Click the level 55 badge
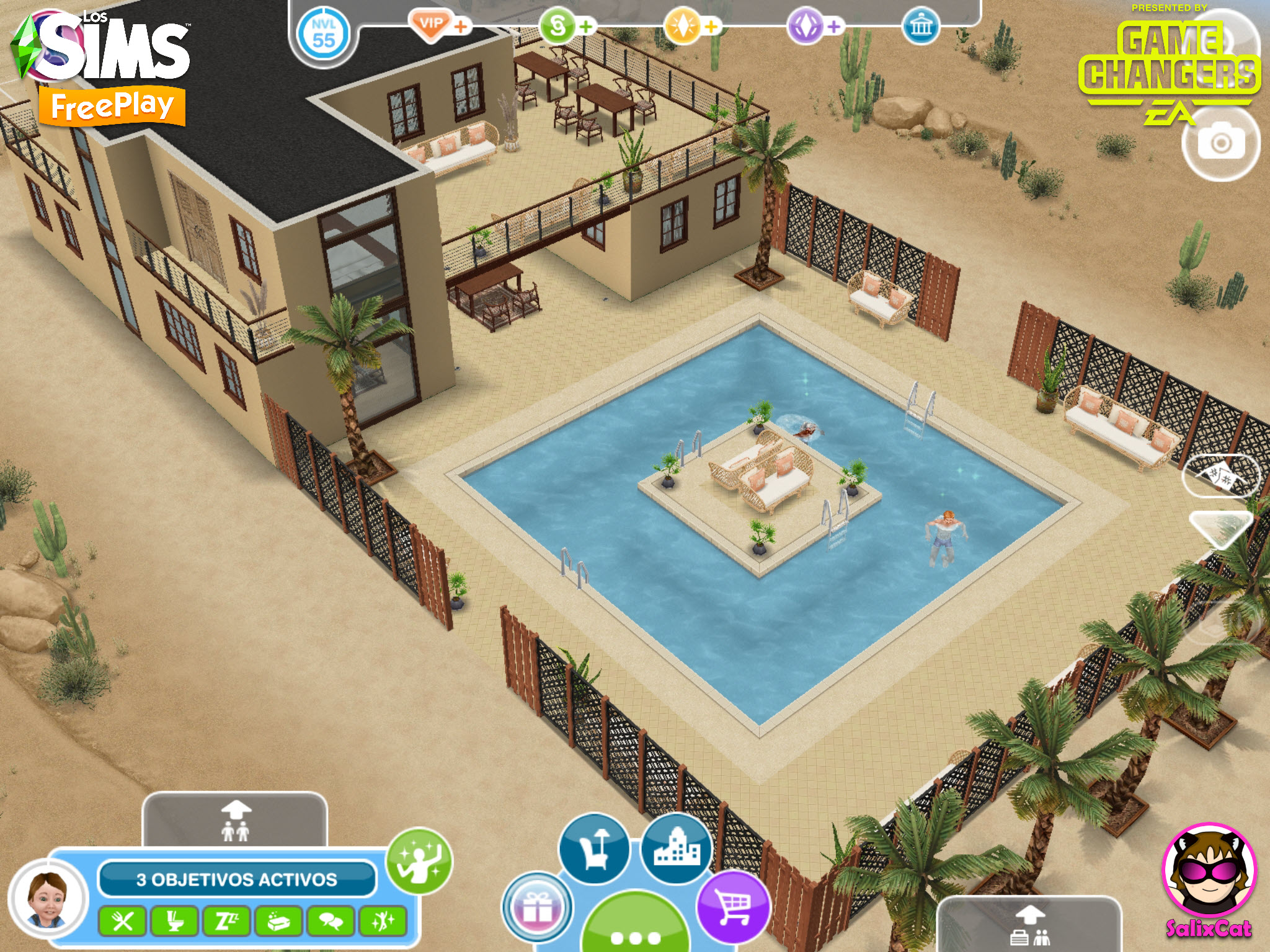Screen dimensions: 1270x952 [323, 34]
